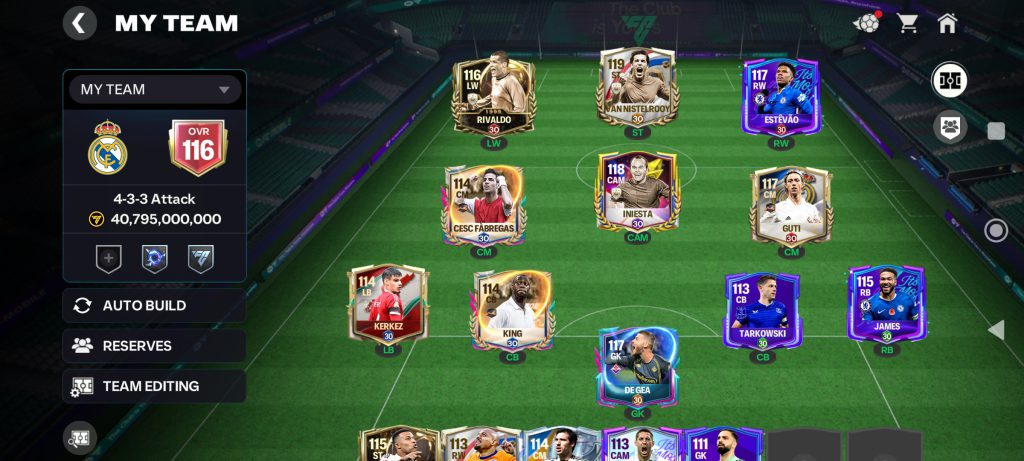1024x461 pixels.
Task: Select the Guti CM card
Action: click(x=791, y=206)
